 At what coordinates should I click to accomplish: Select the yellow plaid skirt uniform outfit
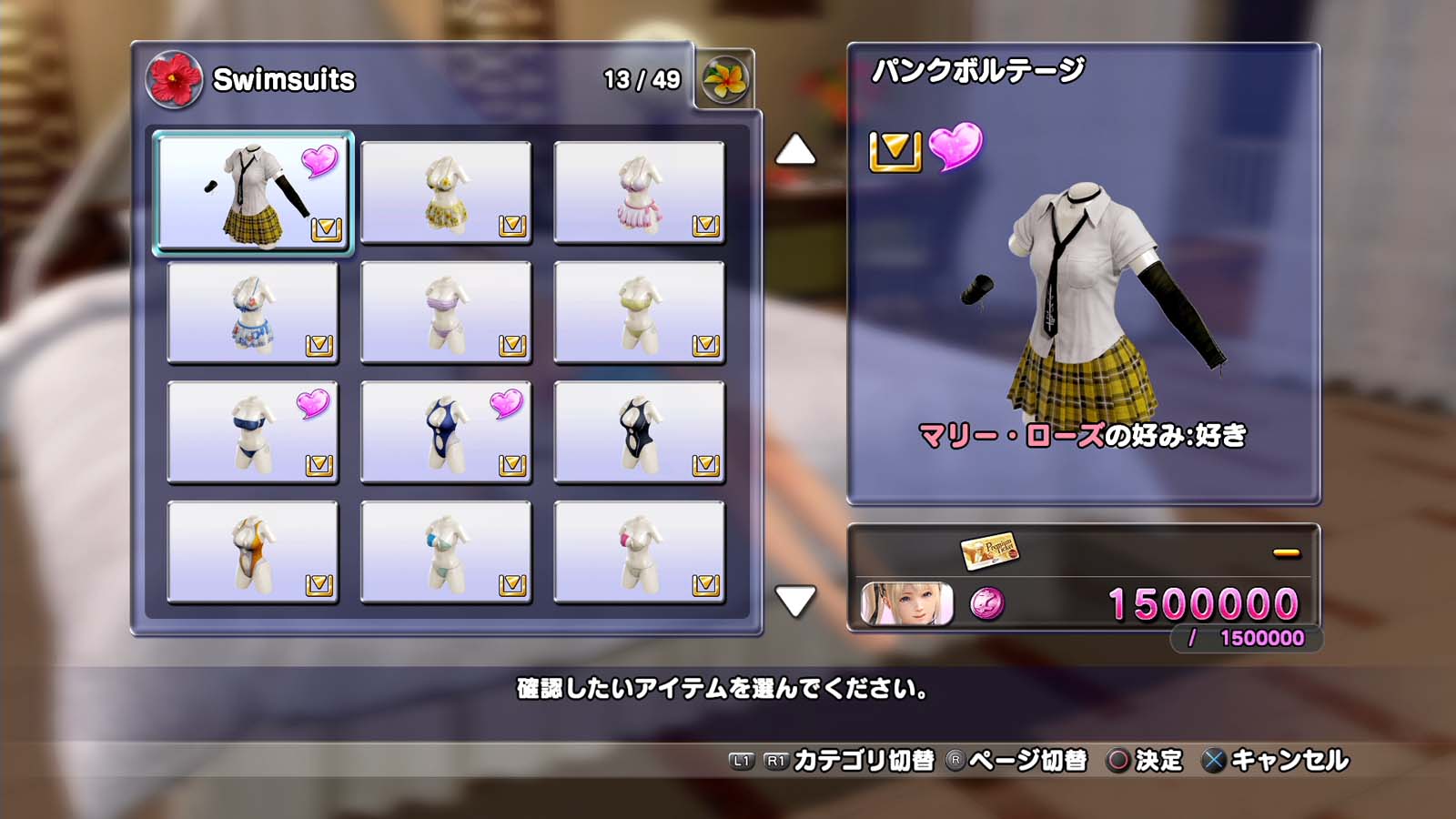click(x=253, y=193)
